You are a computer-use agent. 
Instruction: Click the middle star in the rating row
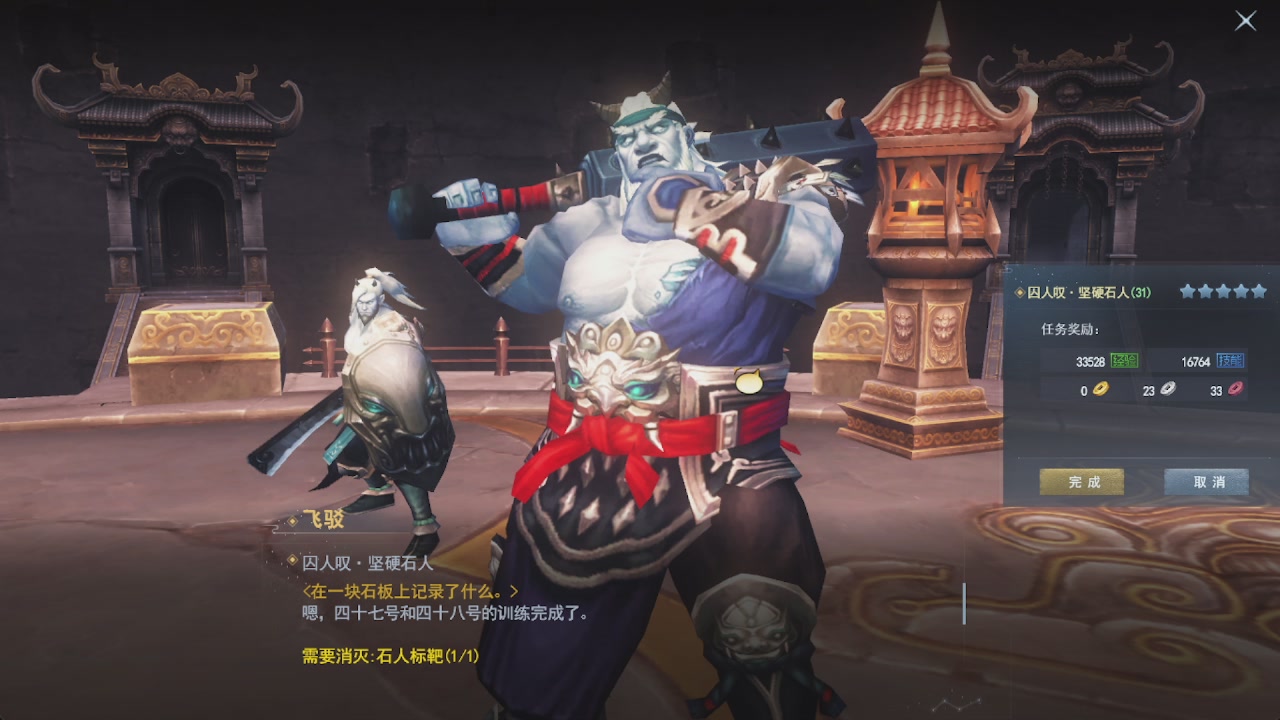coord(1223,292)
